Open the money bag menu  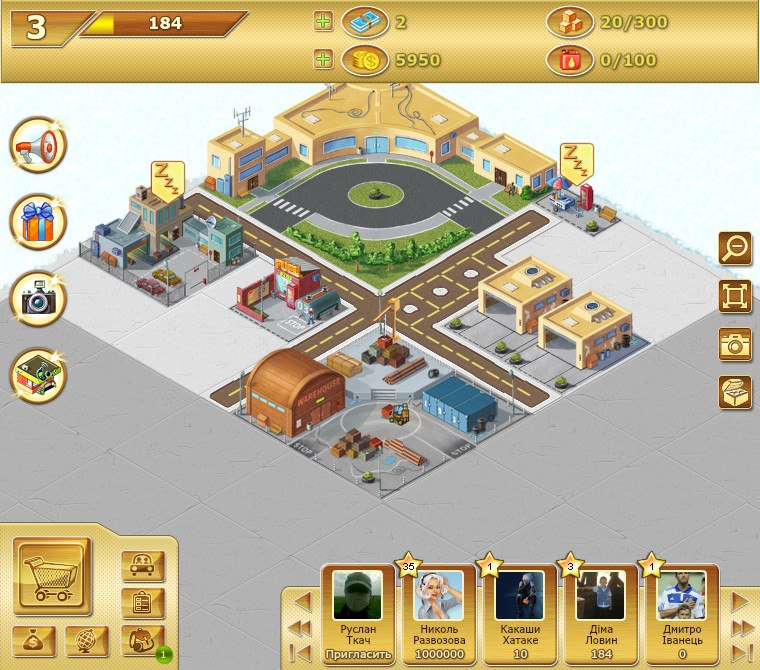point(35,640)
